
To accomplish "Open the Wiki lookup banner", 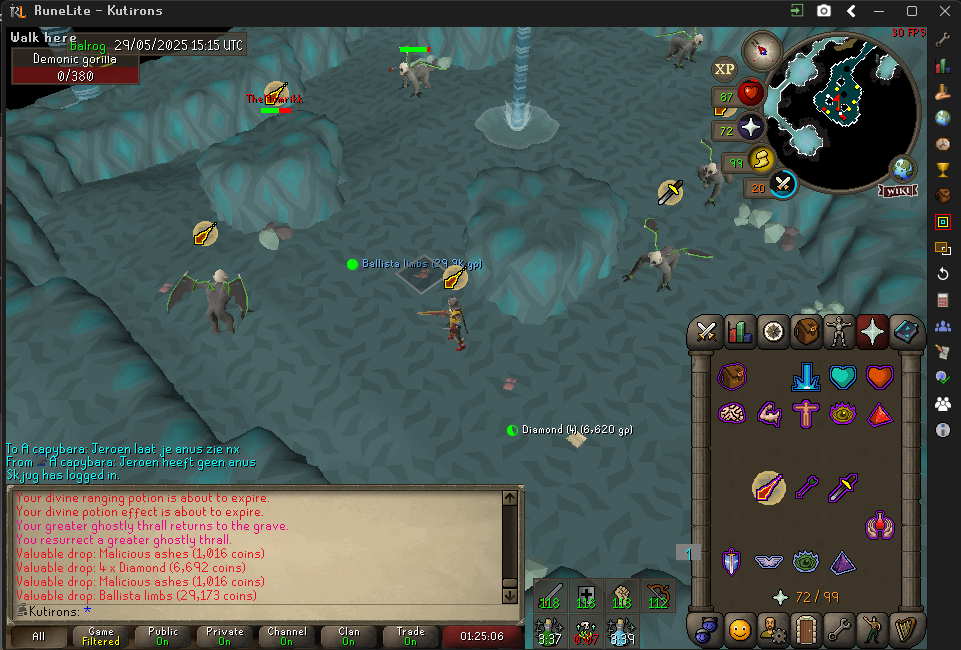I will tap(898, 190).
